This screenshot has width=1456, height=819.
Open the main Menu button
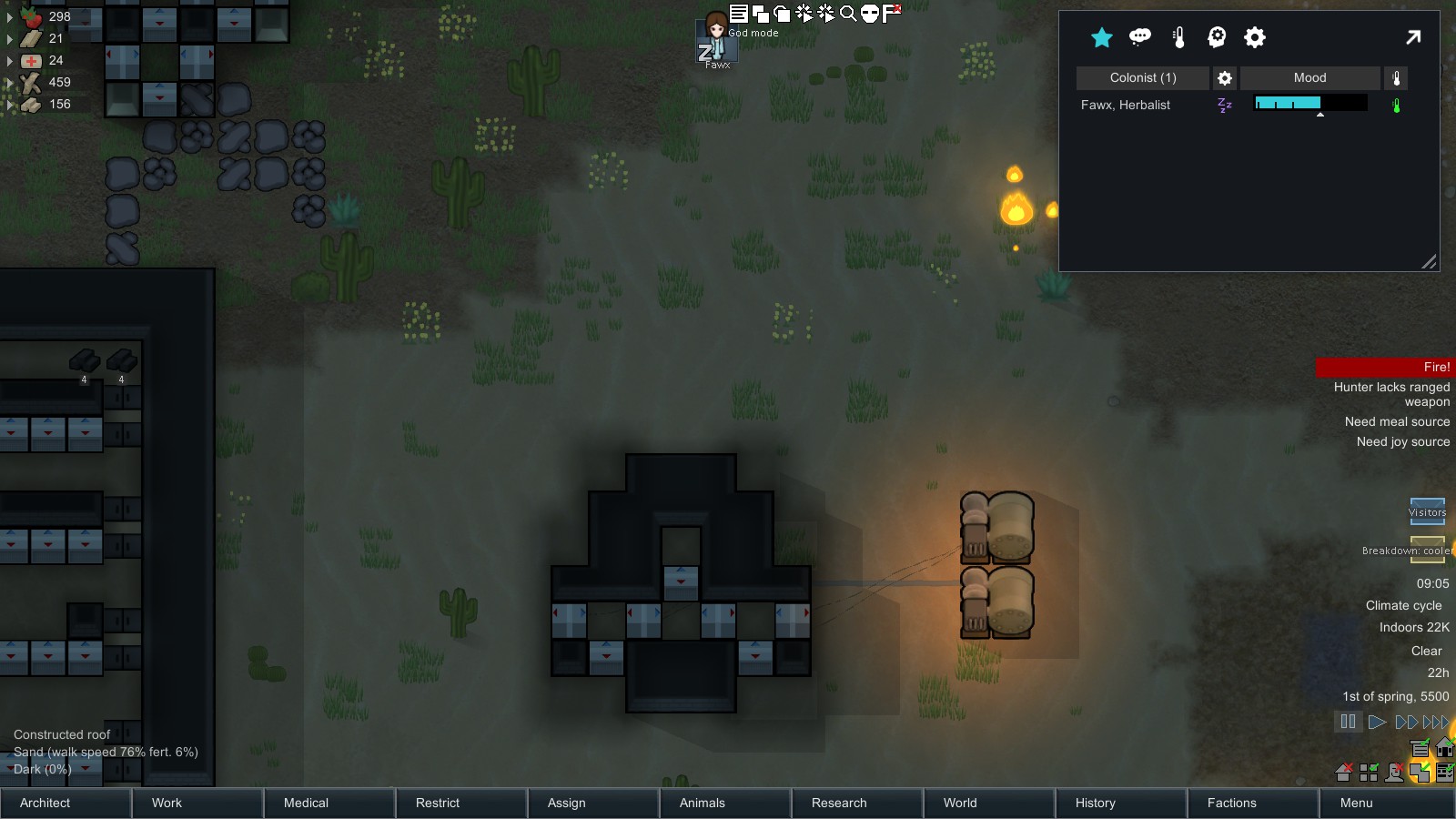tap(1385, 803)
